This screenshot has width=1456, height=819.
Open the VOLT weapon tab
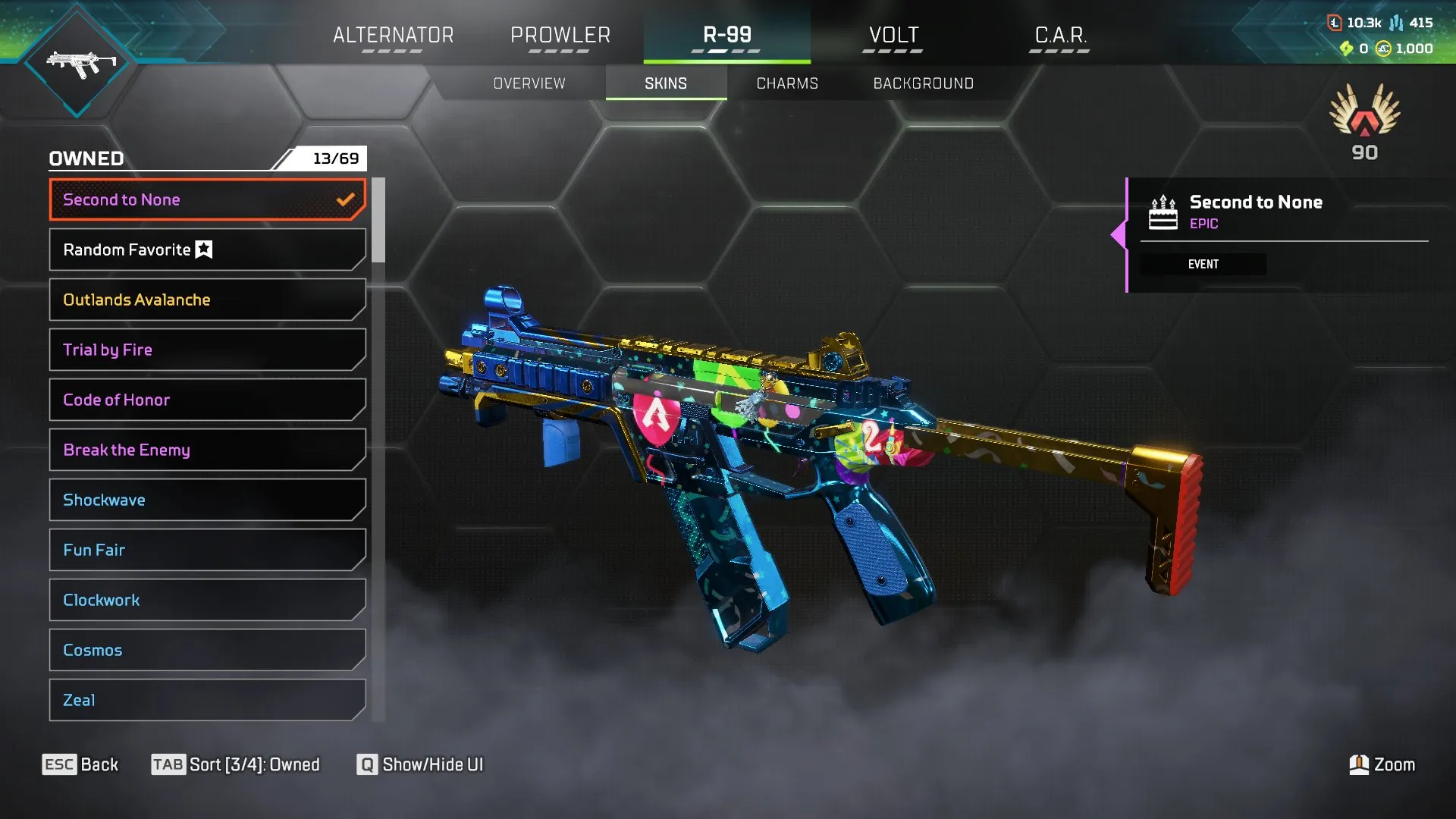tap(892, 35)
